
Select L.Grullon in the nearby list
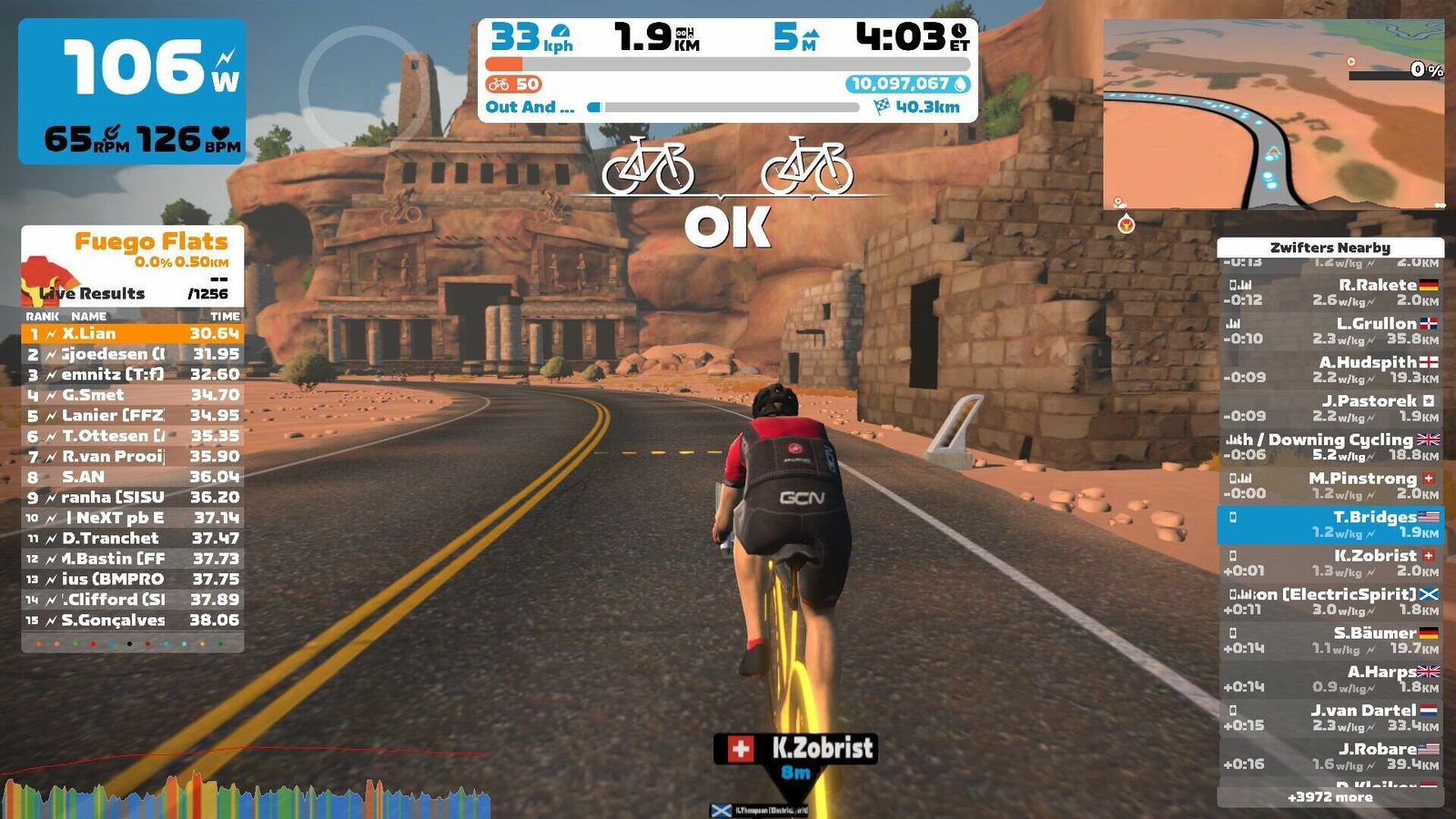[1330, 330]
